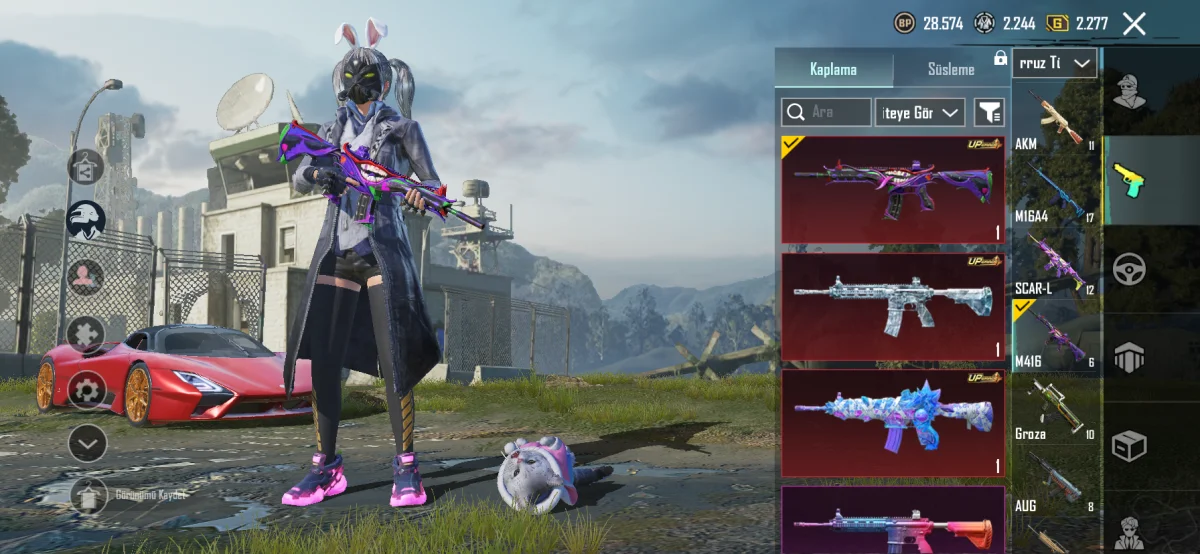Choose the silver glacier M416 skin
The height and width of the screenshot is (554, 1200).
(x=892, y=306)
